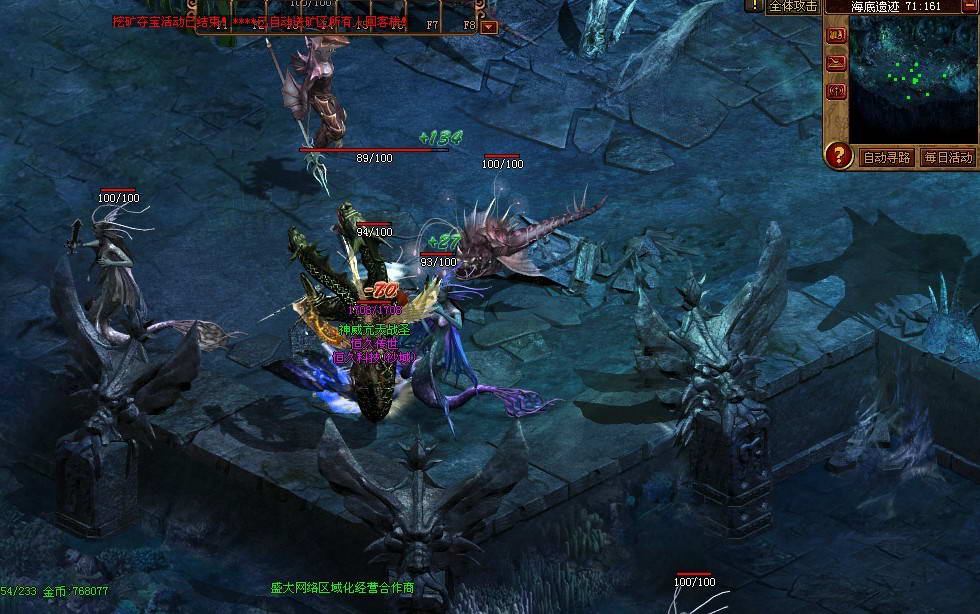Open help with the round question mark button
980x614 pixels.
click(x=838, y=156)
